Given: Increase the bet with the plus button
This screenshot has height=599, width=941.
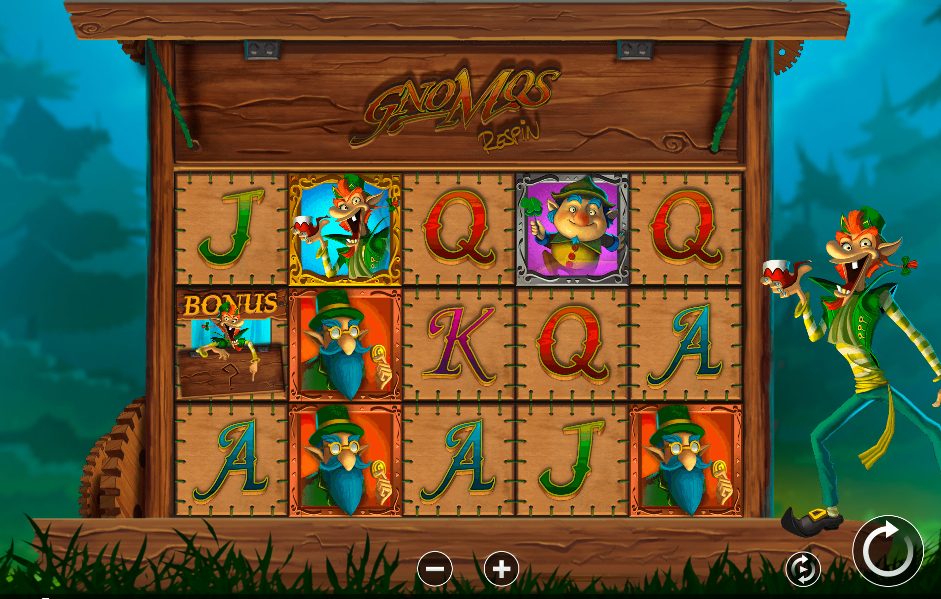Looking at the screenshot, I should (501, 569).
